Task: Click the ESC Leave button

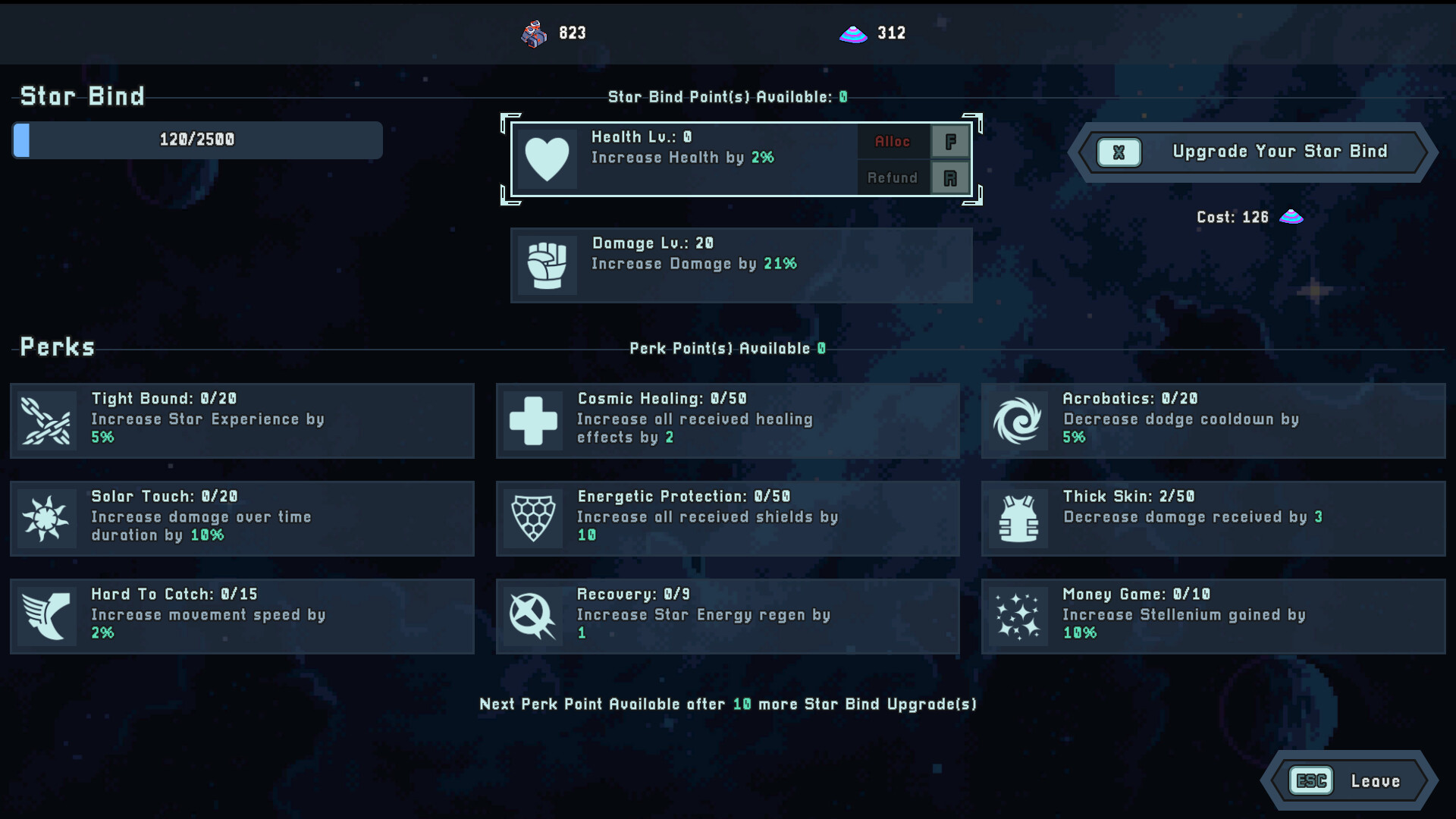Action: [x=1350, y=780]
